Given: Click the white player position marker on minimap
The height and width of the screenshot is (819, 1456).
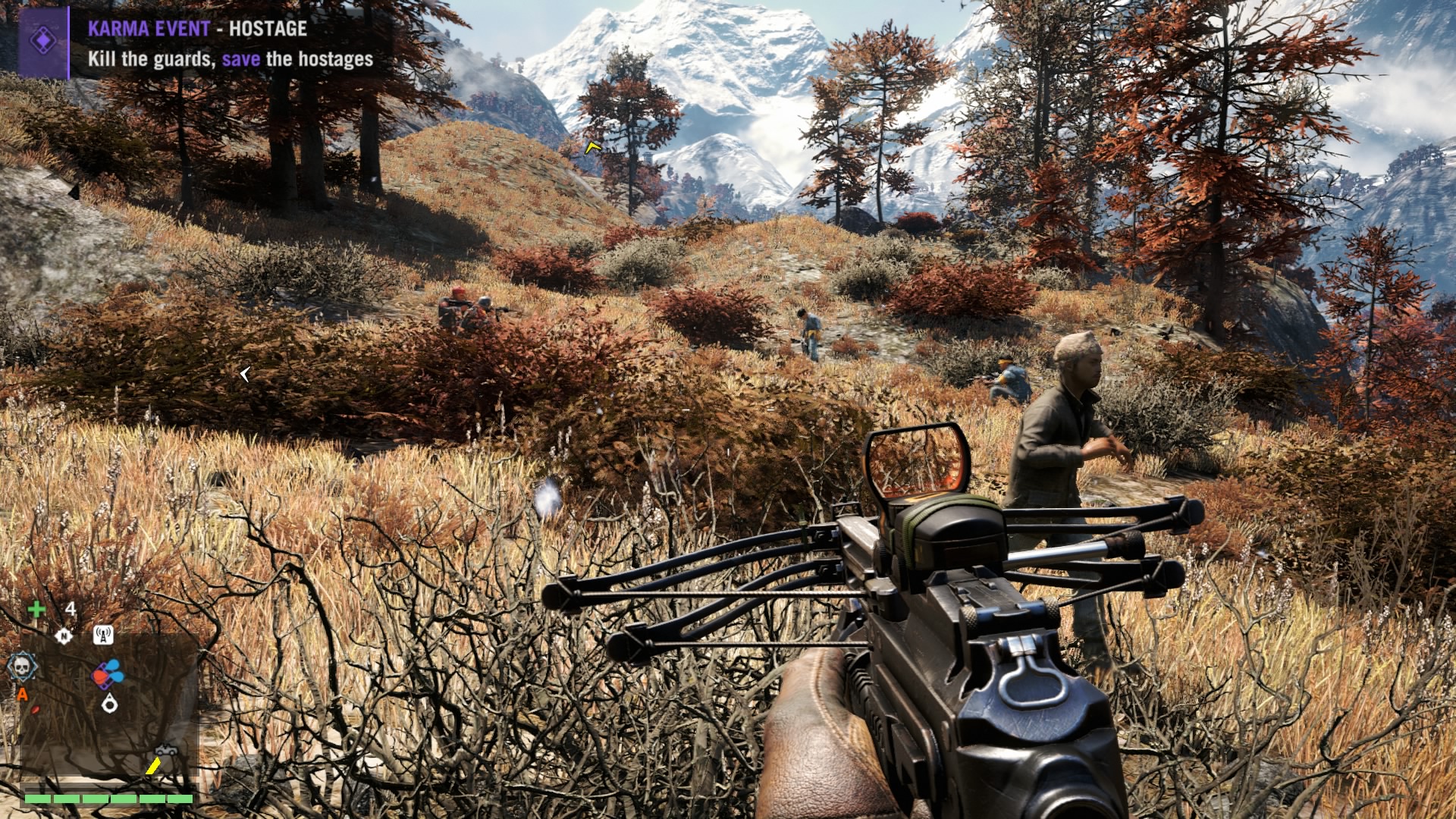Looking at the screenshot, I should tap(111, 704).
